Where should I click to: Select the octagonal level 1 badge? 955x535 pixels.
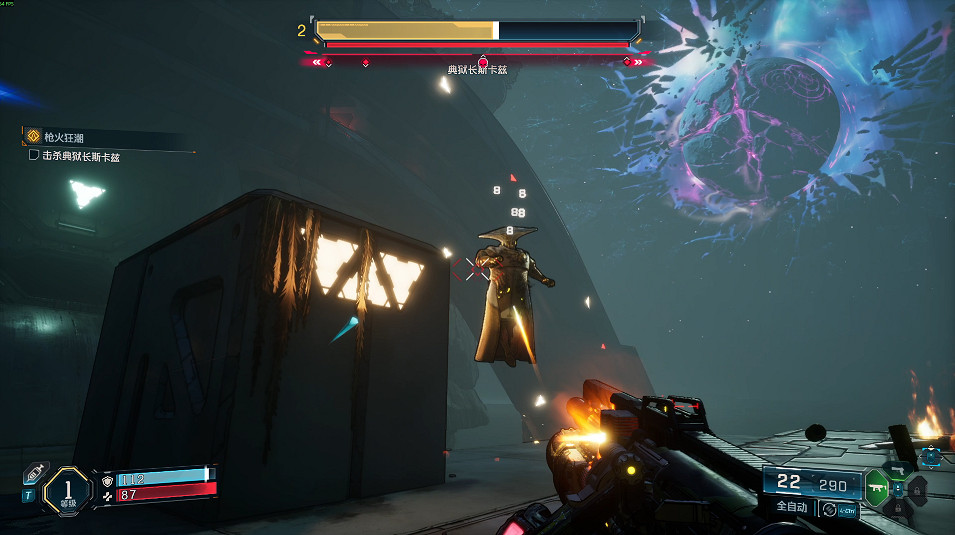click(x=68, y=490)
